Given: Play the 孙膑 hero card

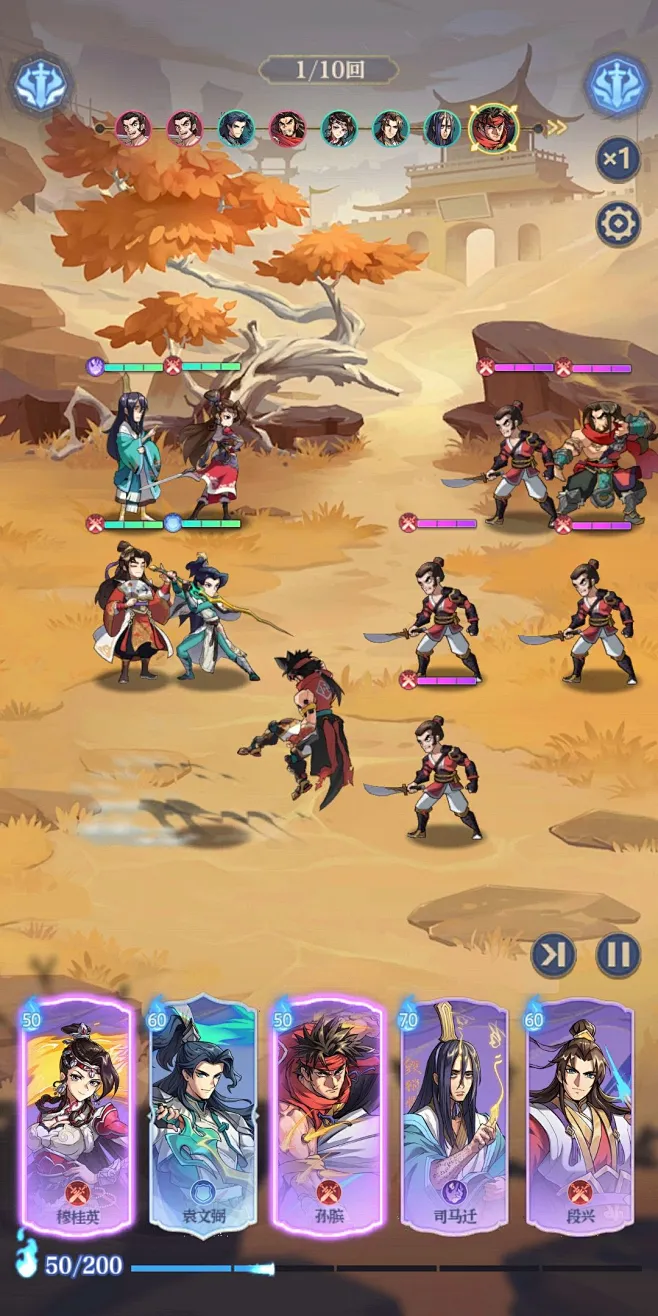Looking at the screenshot, I should click(328, 1115).
